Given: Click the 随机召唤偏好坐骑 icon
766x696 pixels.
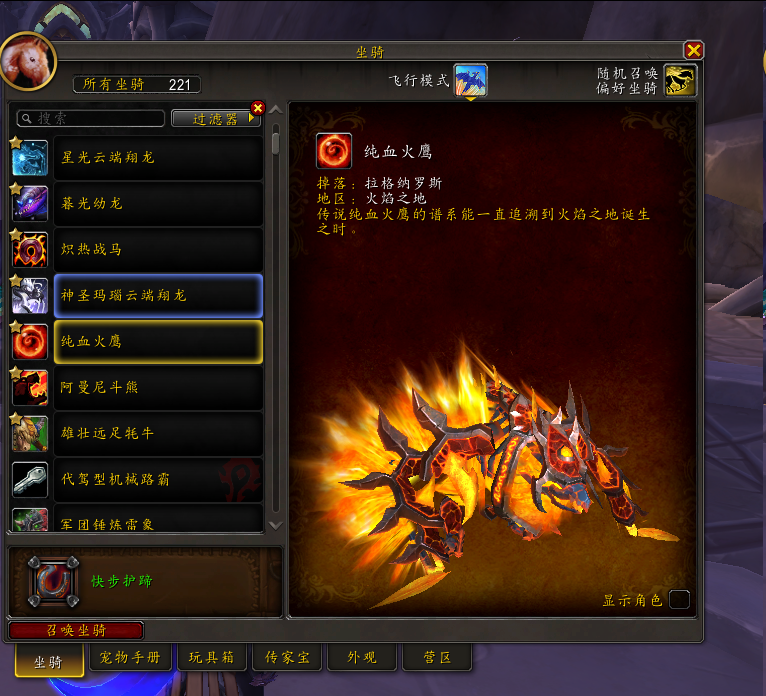Looking at the screenshot, I should coord(681,81).
